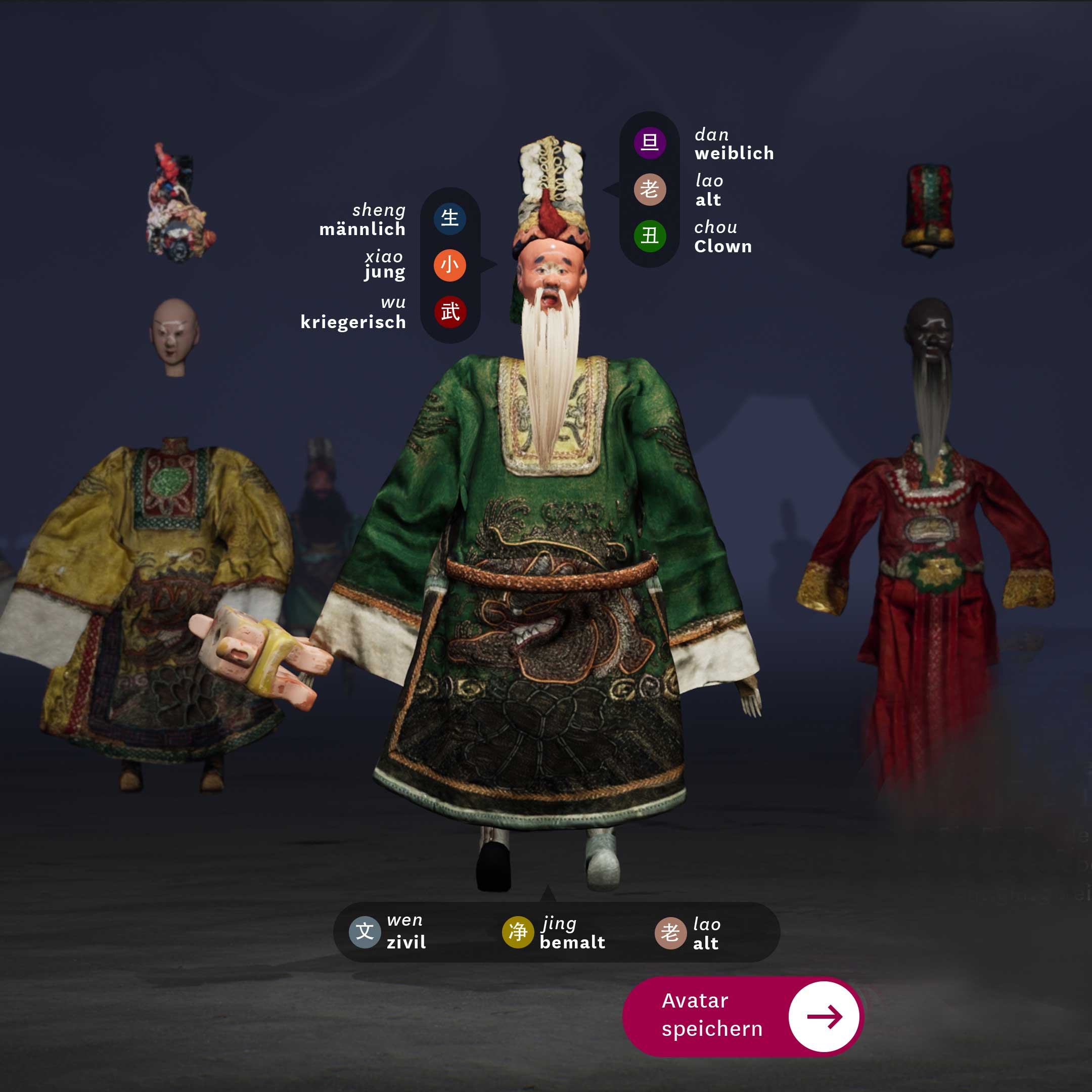Choose the wen zivil costume option

click(365, 932)
